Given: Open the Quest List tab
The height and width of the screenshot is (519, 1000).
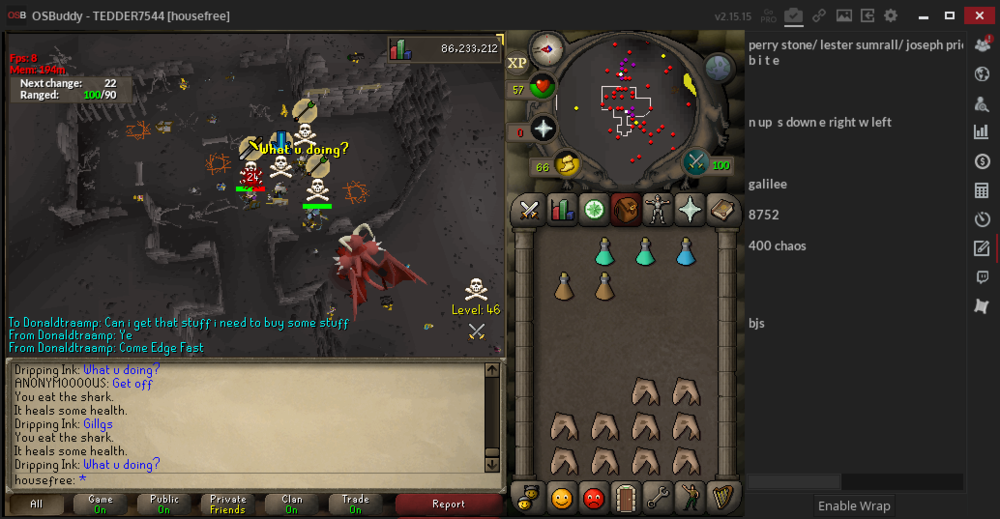Looking at the screenshot, I should pyautogui.click(x=594, y=210).
